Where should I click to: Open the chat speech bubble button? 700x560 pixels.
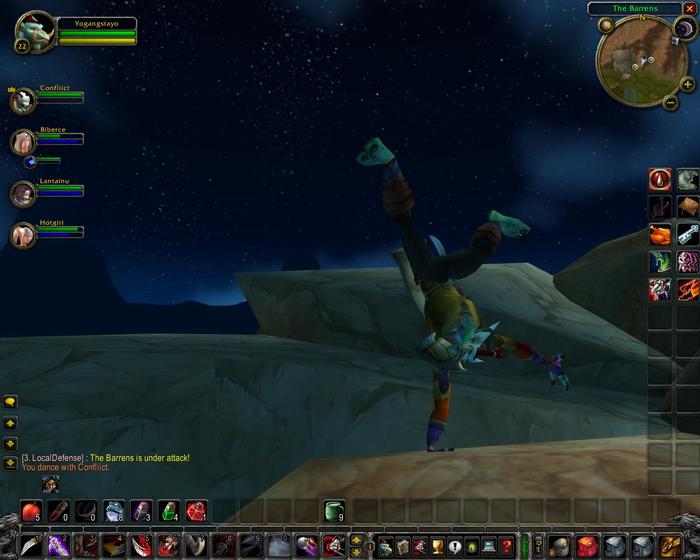tap(10, 402)
